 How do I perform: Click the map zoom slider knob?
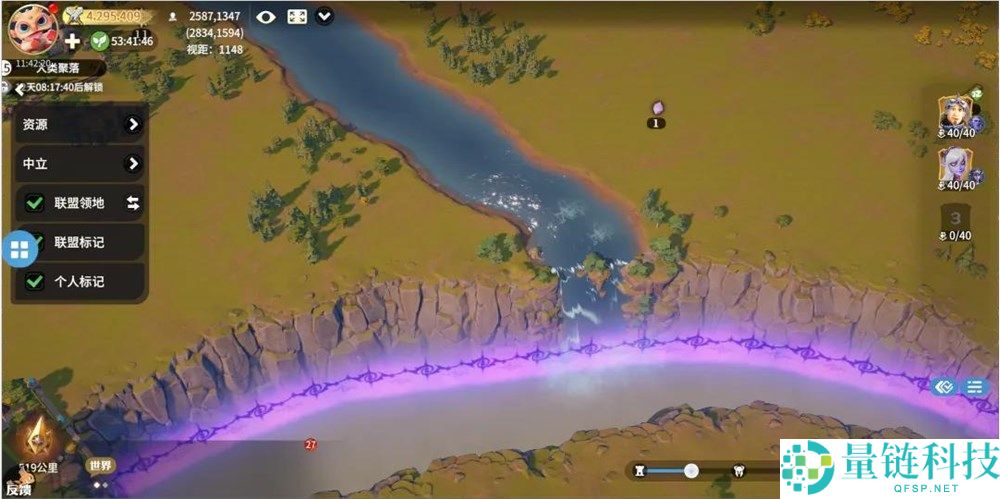(x=691, y=470)
